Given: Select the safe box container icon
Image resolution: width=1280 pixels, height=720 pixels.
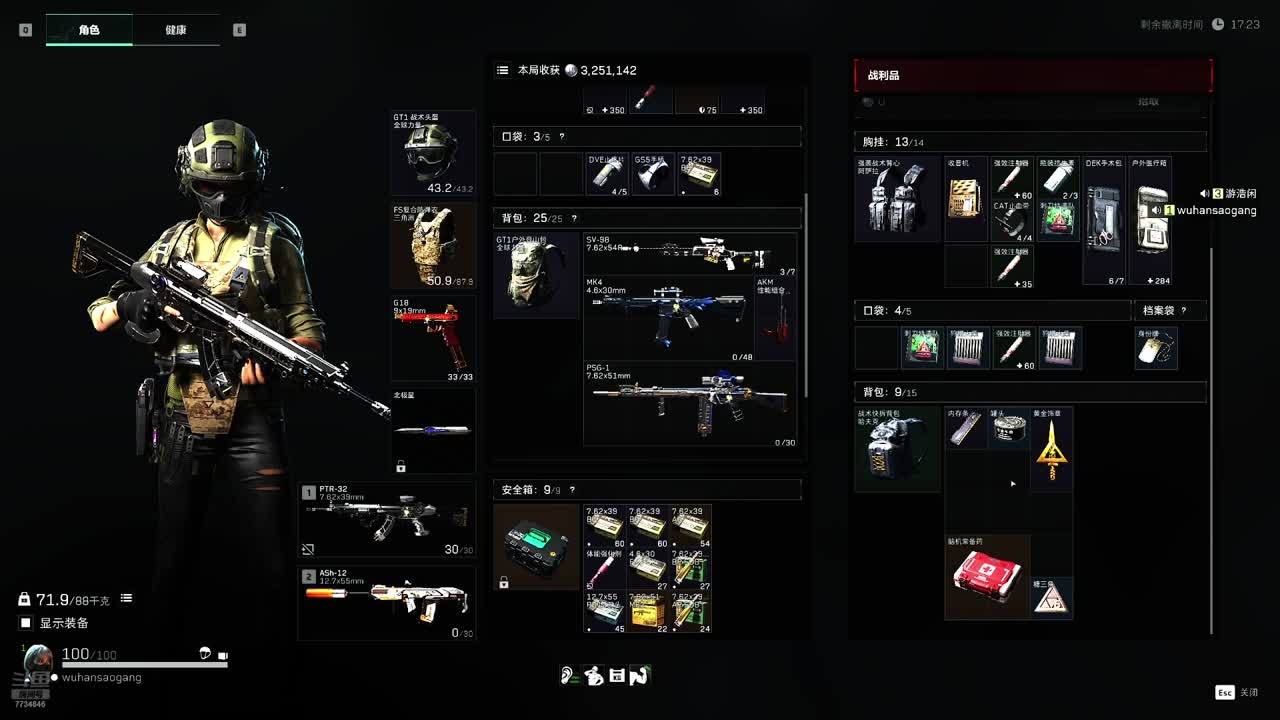Looking at the screenshot, I should pos(536,546).
